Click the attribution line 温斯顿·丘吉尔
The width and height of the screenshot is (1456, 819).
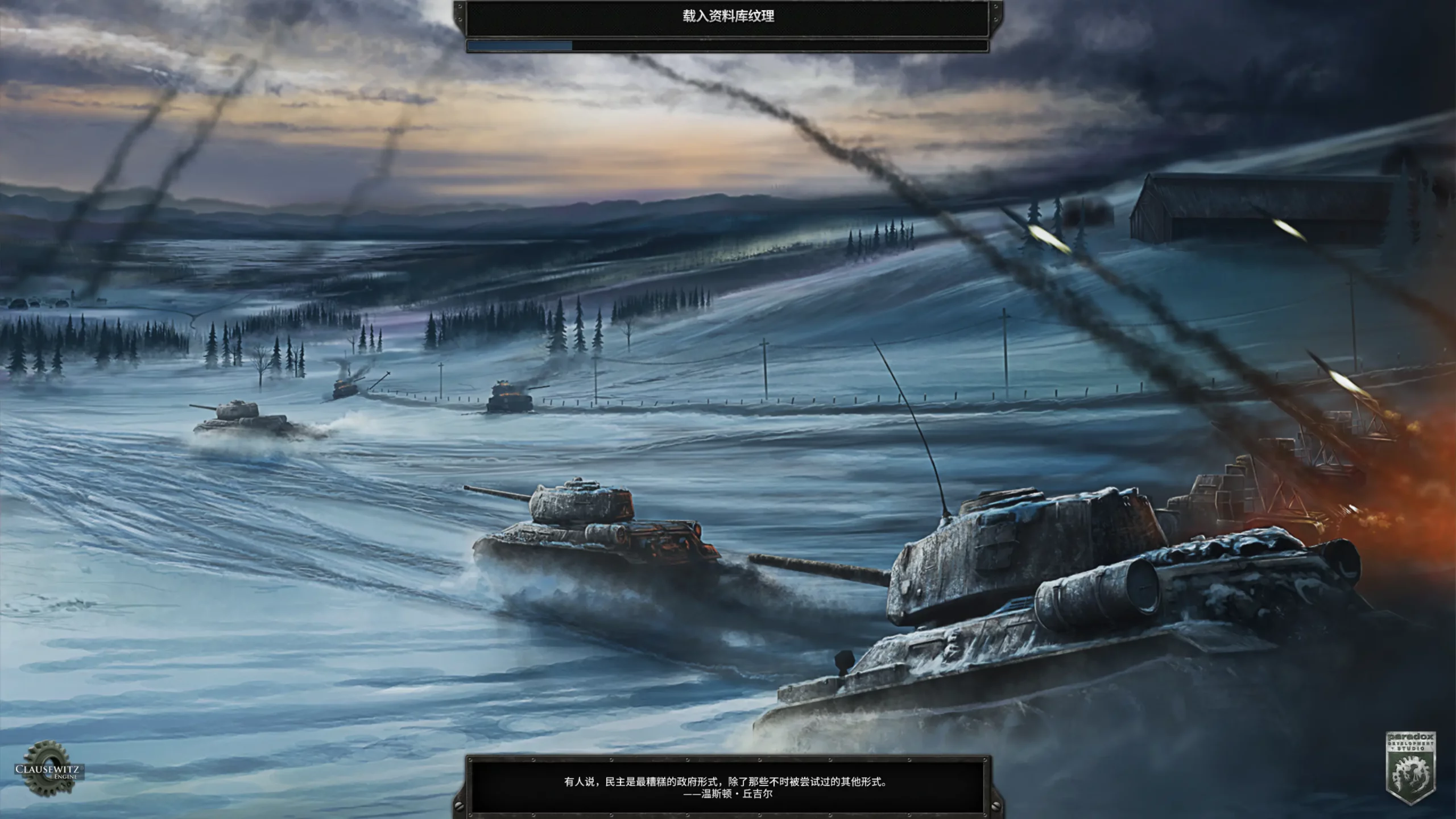pos(728,795)
